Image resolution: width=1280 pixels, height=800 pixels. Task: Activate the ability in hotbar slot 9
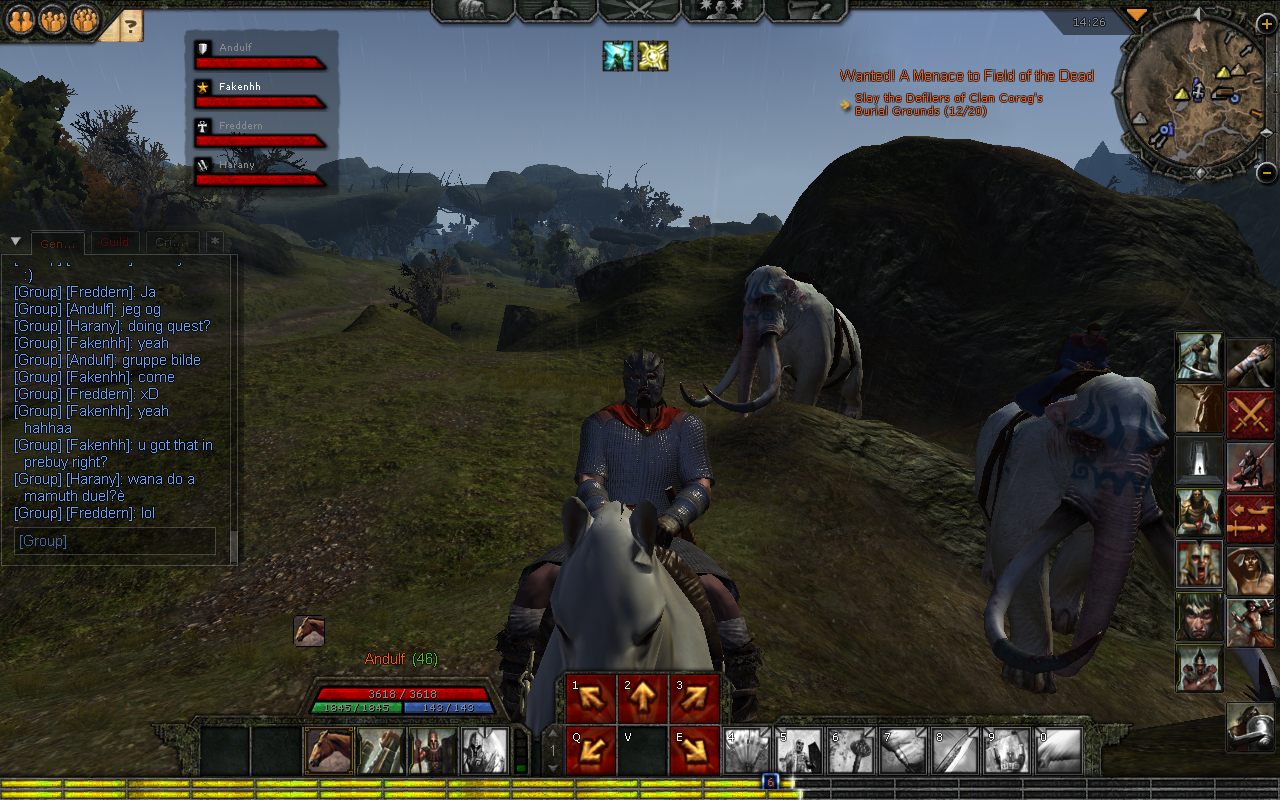[1007, 751]
